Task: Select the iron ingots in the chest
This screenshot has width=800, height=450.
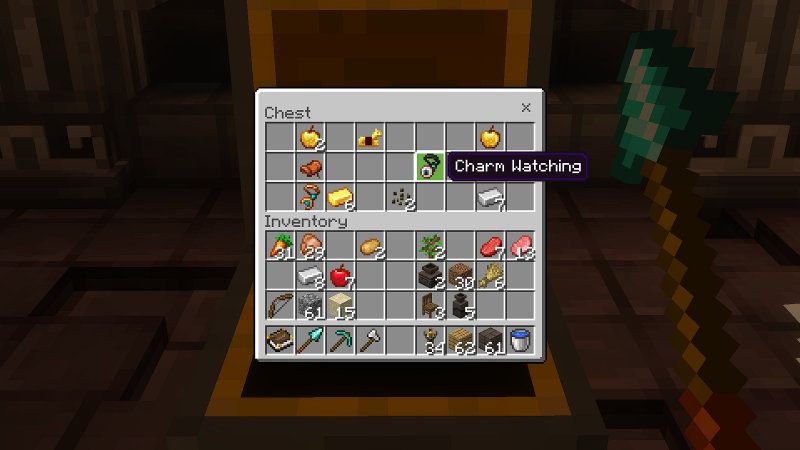Action: point(490,196)
